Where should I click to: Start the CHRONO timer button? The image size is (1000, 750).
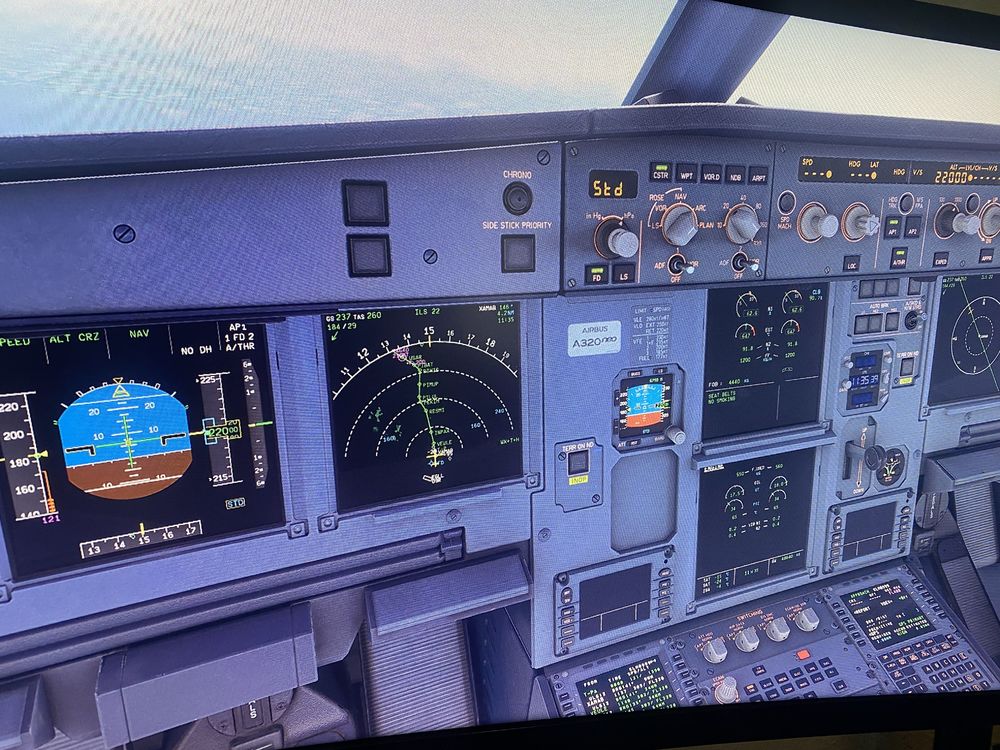point(517,198)
